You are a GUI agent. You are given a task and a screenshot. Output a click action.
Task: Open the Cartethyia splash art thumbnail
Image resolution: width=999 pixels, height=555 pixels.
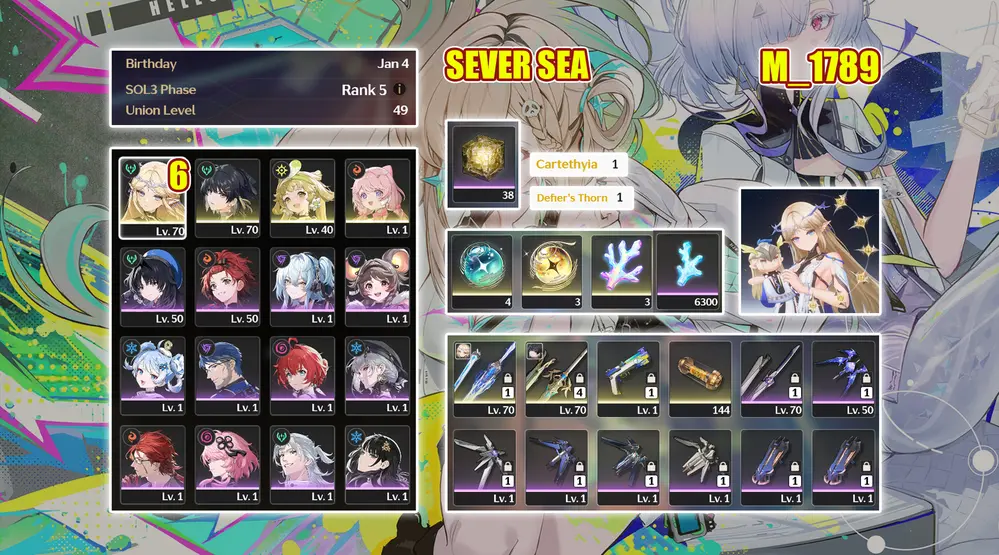click(809, 251)
